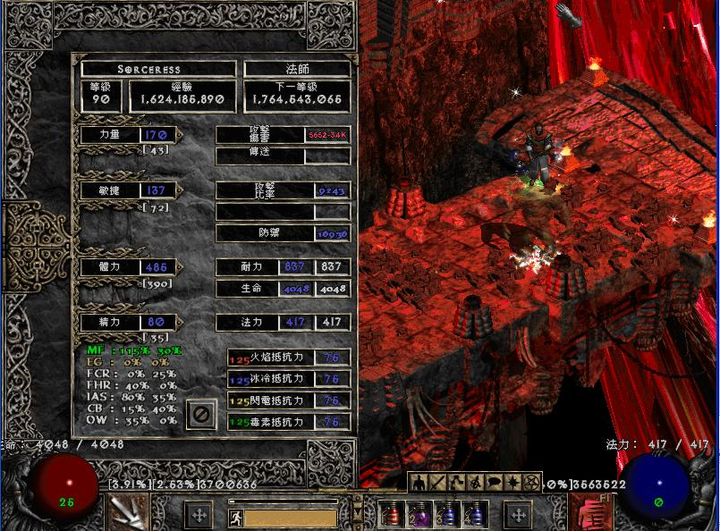
Task: Use the red healing potion in belt
Action: 391,514
